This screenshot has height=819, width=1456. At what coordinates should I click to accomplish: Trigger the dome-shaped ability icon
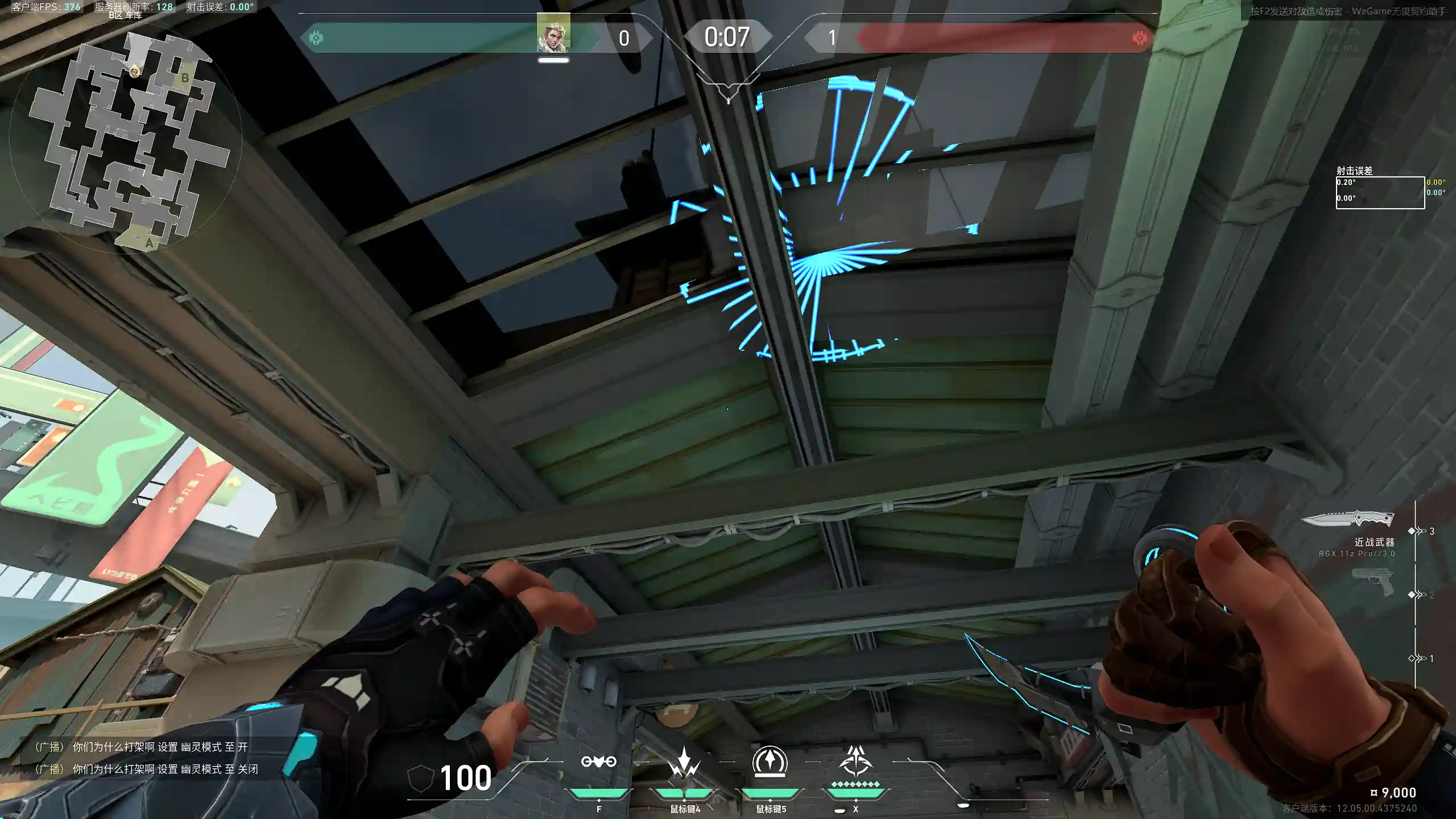click(770, 762)
